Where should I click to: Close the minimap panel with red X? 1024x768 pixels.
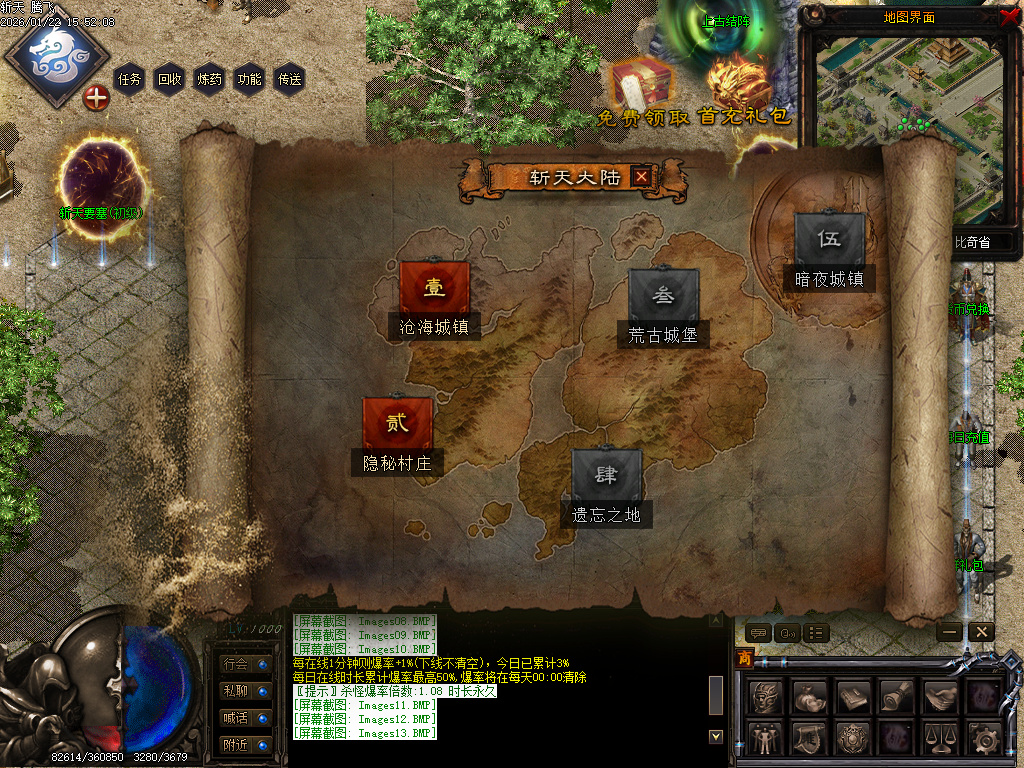click(x=1008, y=15)
